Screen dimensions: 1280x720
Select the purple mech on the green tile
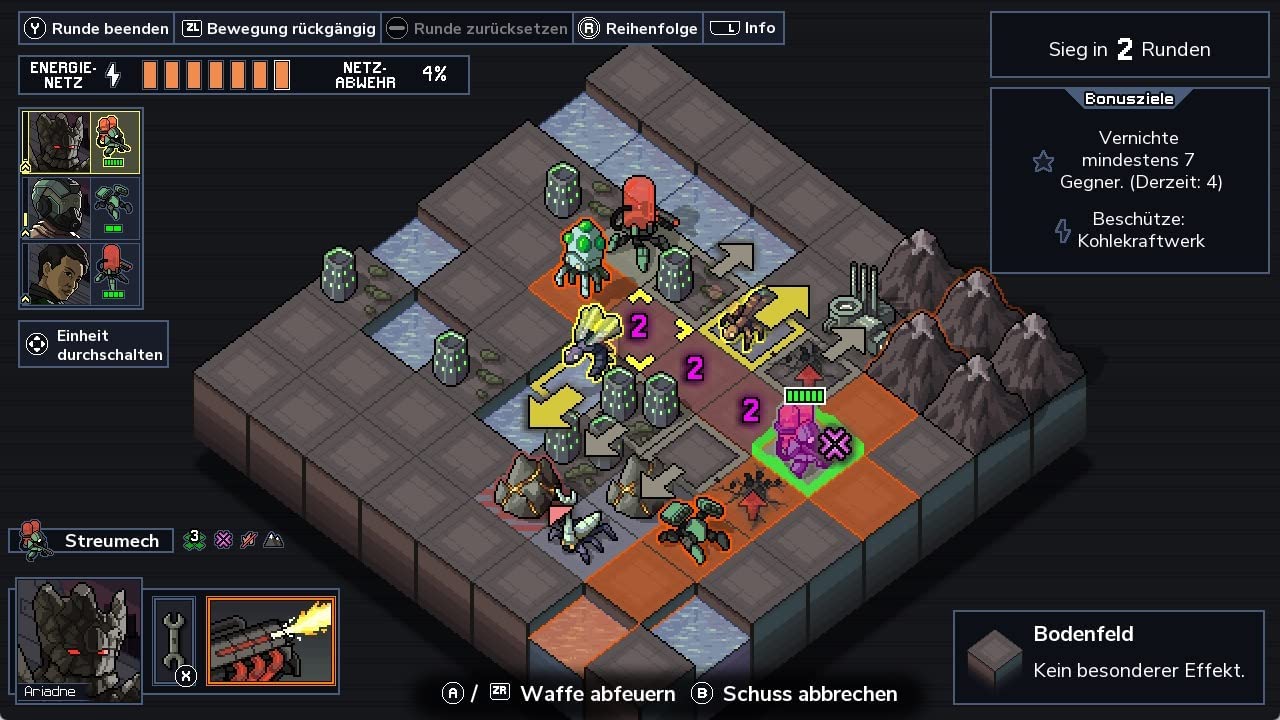tap(797, 438)
